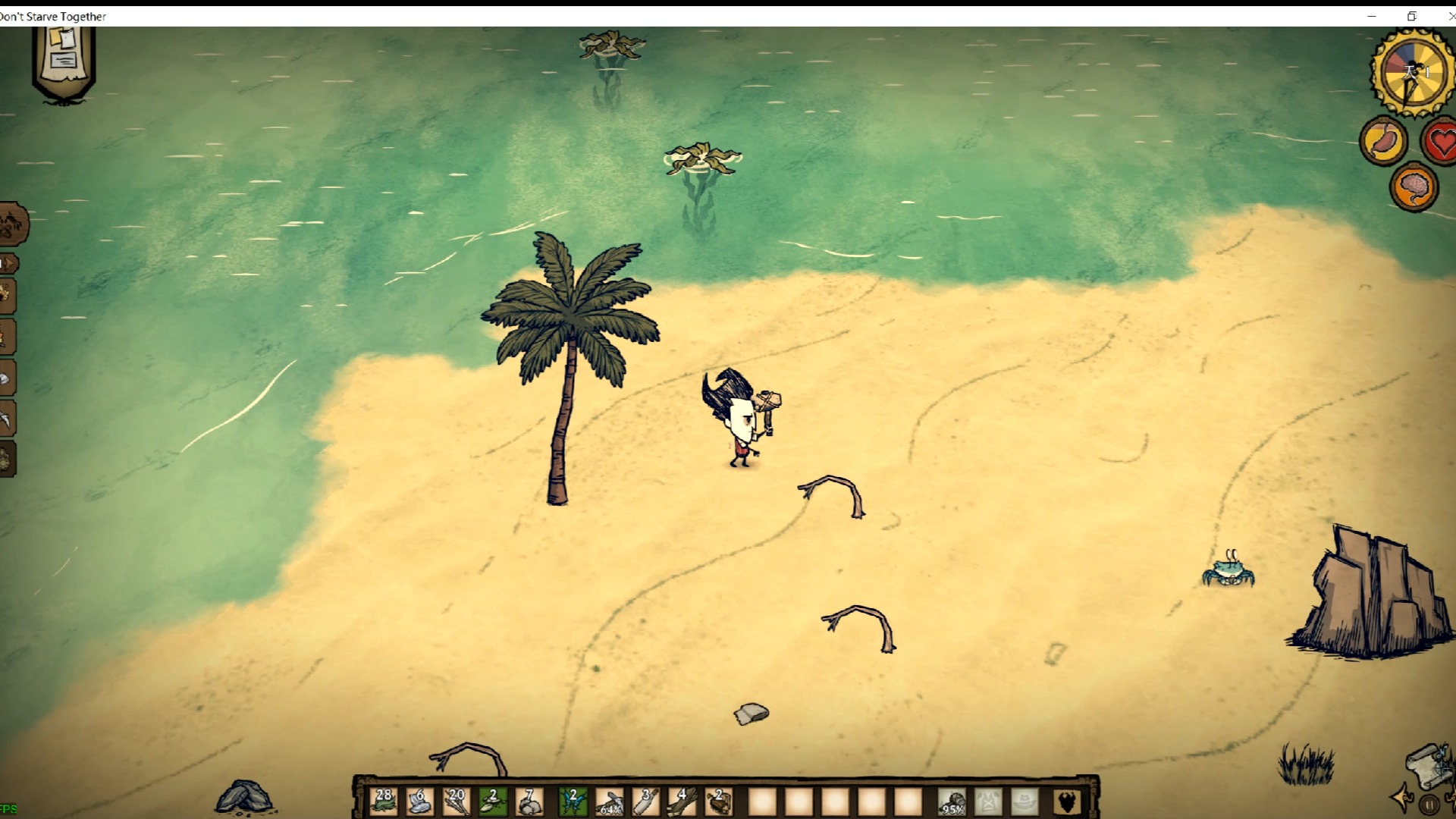1456x819 pixels.
Task: Click the day clock dial
Action: pyautogui.click(x=1412, y=73)
